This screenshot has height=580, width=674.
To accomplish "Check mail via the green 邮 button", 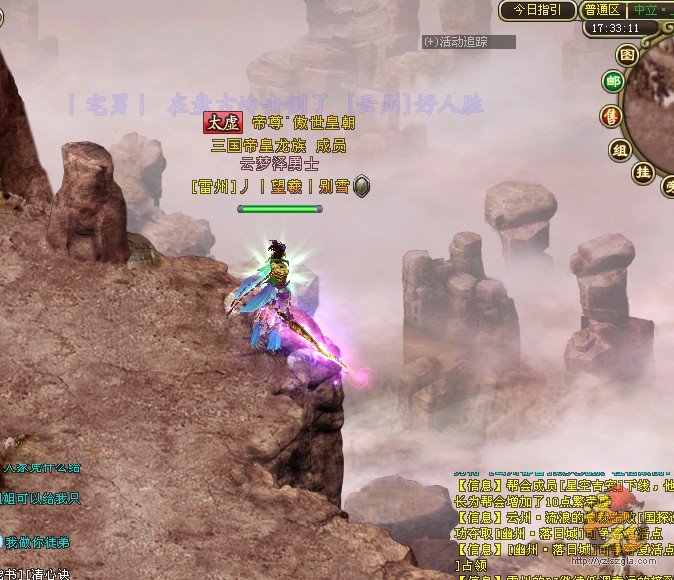I will point(612,82).
